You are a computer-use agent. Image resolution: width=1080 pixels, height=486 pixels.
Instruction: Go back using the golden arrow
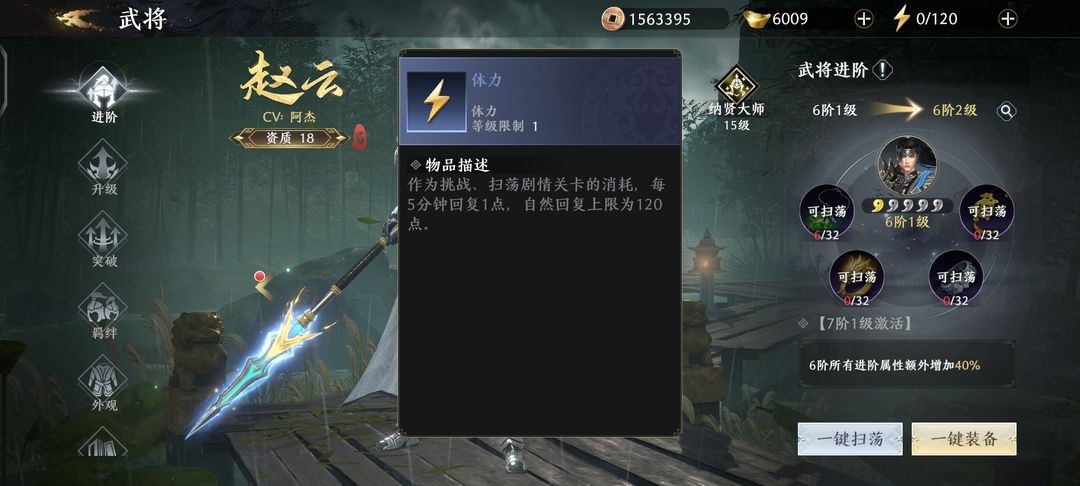[78, 19]
